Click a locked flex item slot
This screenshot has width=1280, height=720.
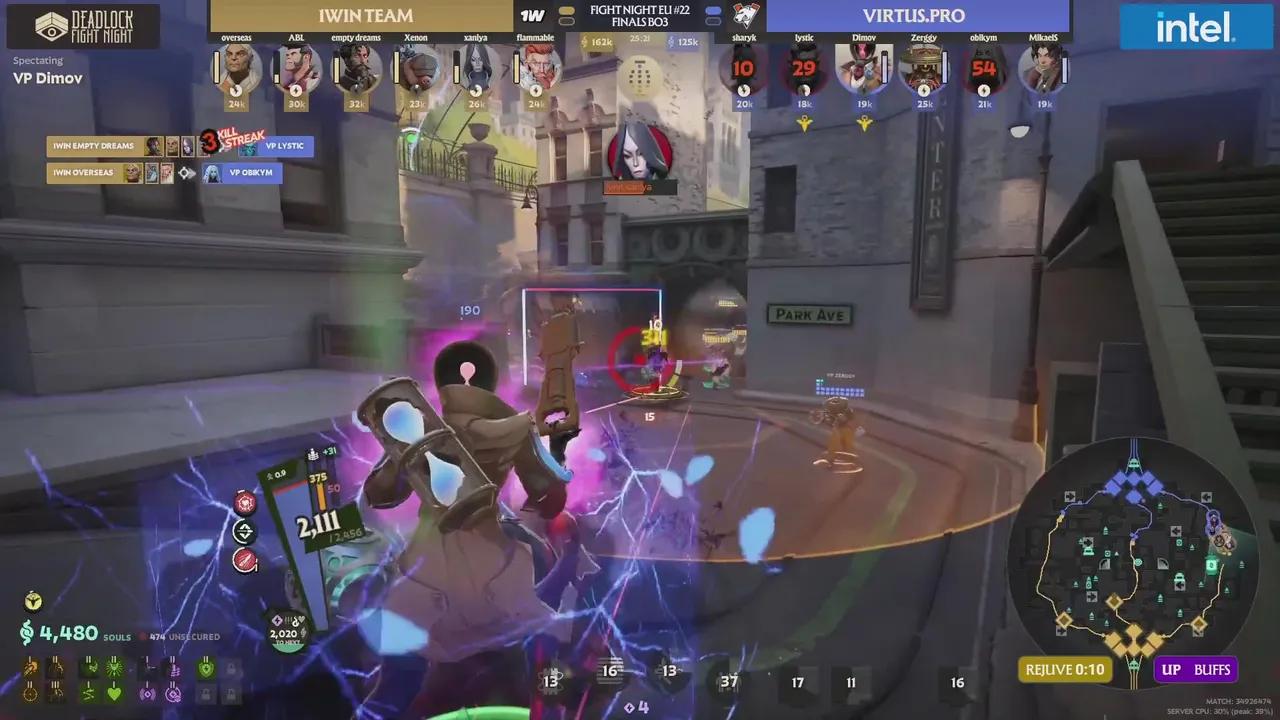click(231, 668)
